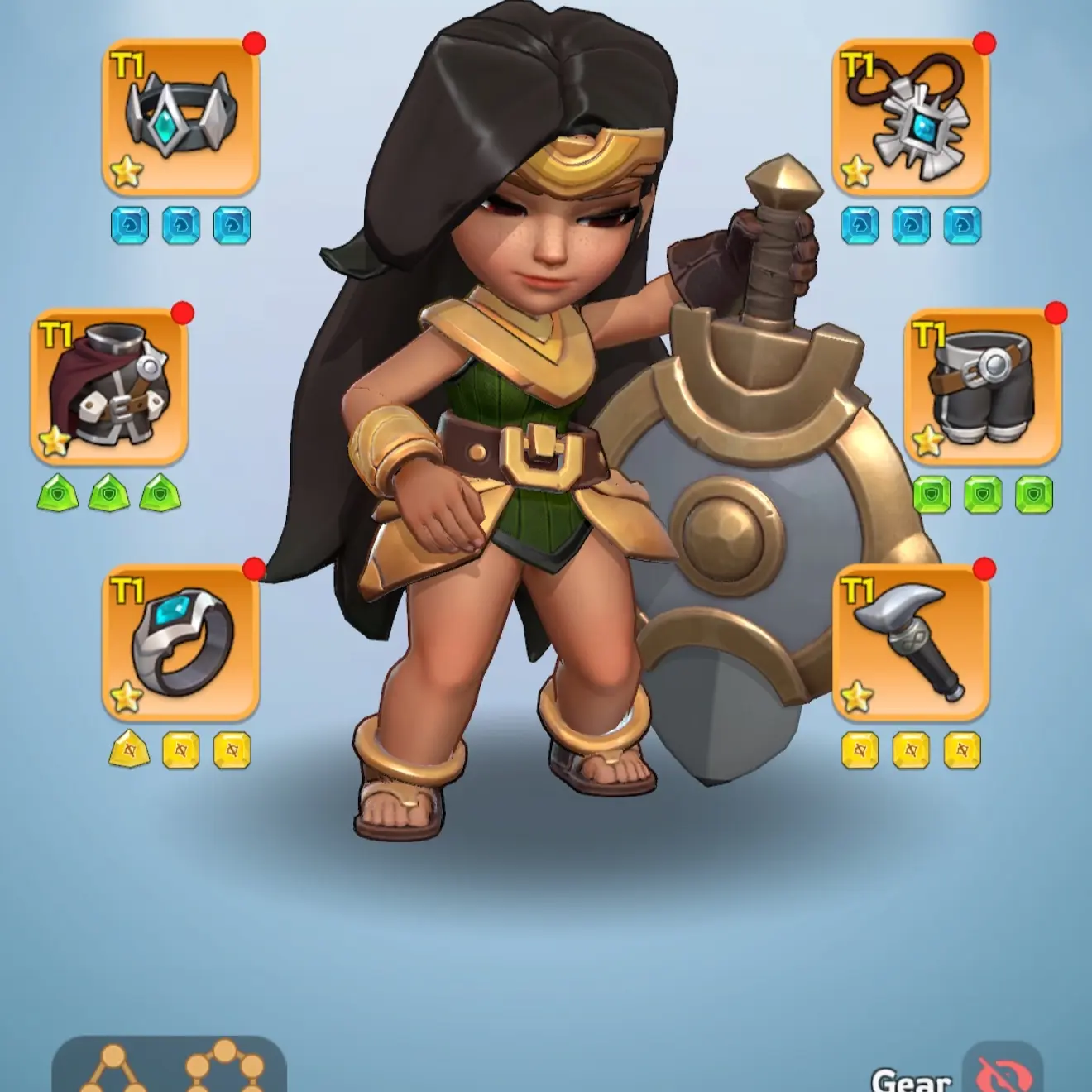Select the T1 crown helmet gear slot

click(181, 117)
